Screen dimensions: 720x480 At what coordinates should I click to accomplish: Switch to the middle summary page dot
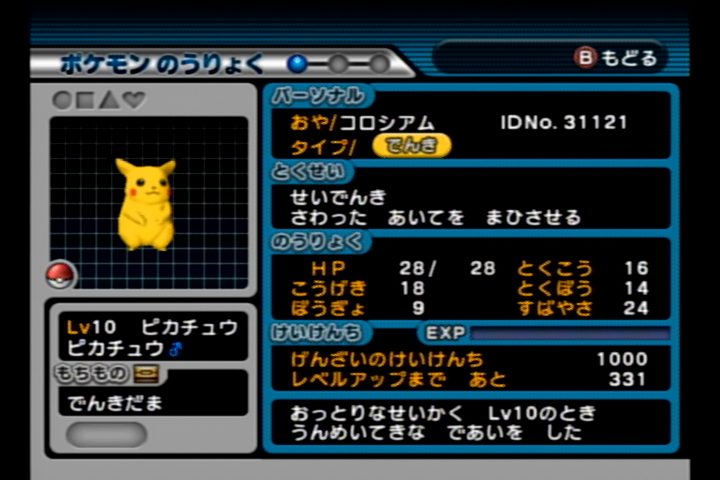click(x=339, y=64)
